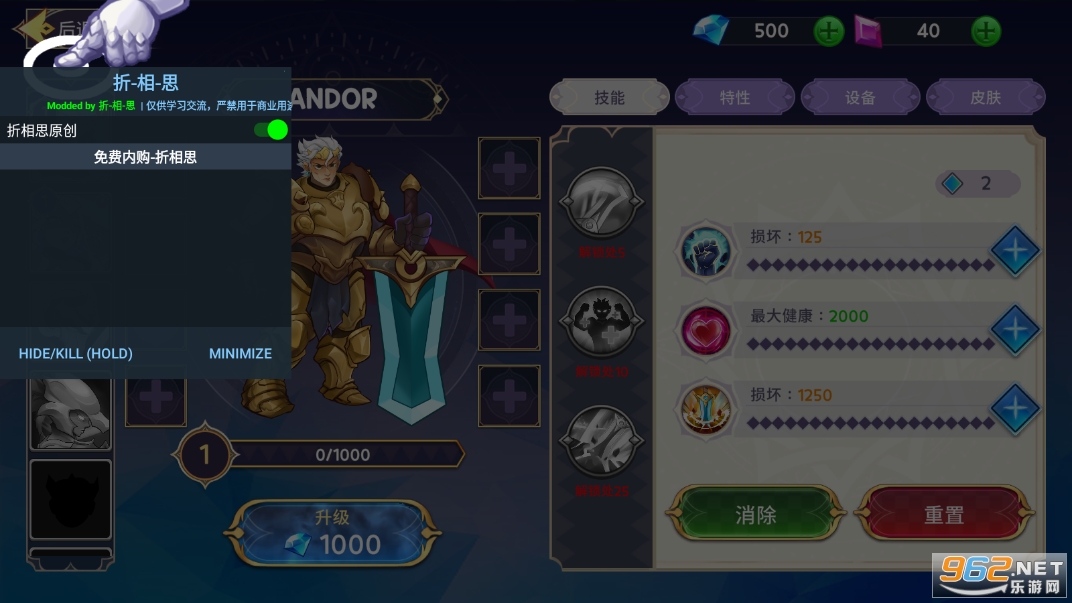
Task: Click the green 消除 button
Action: 755,515
